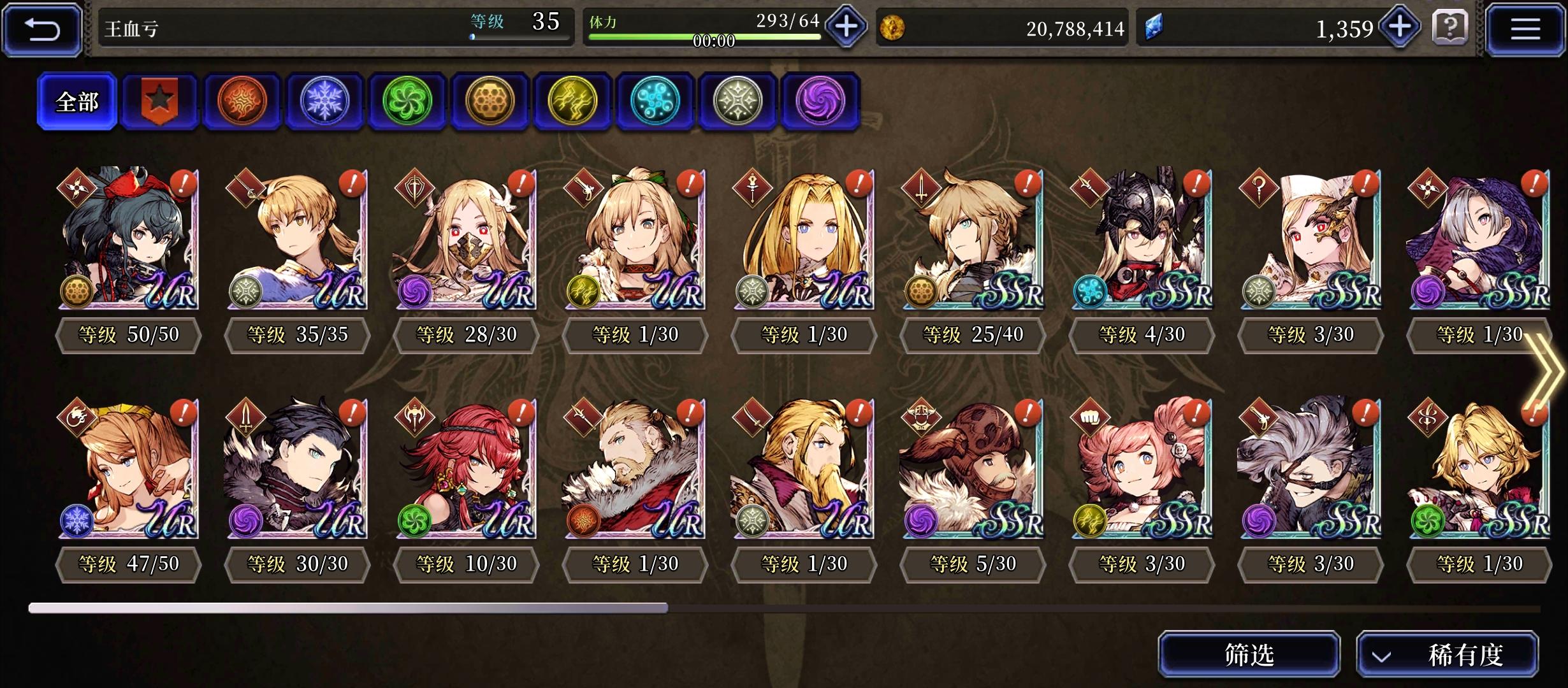
Task: Click the gold coin currency icon
Action: (899, 27)
